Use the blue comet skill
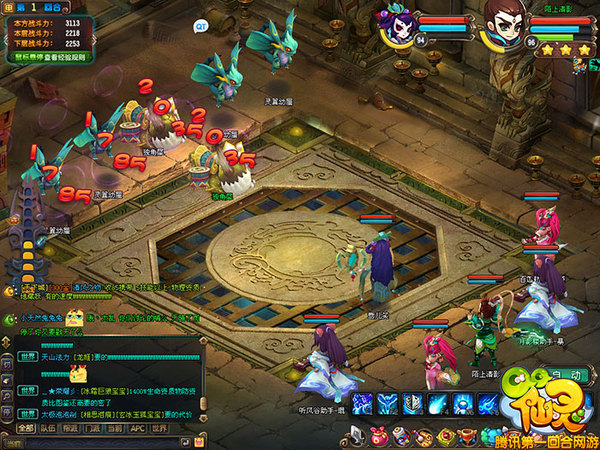This screenshot has width=600, height=450. [x=437, y=404]
